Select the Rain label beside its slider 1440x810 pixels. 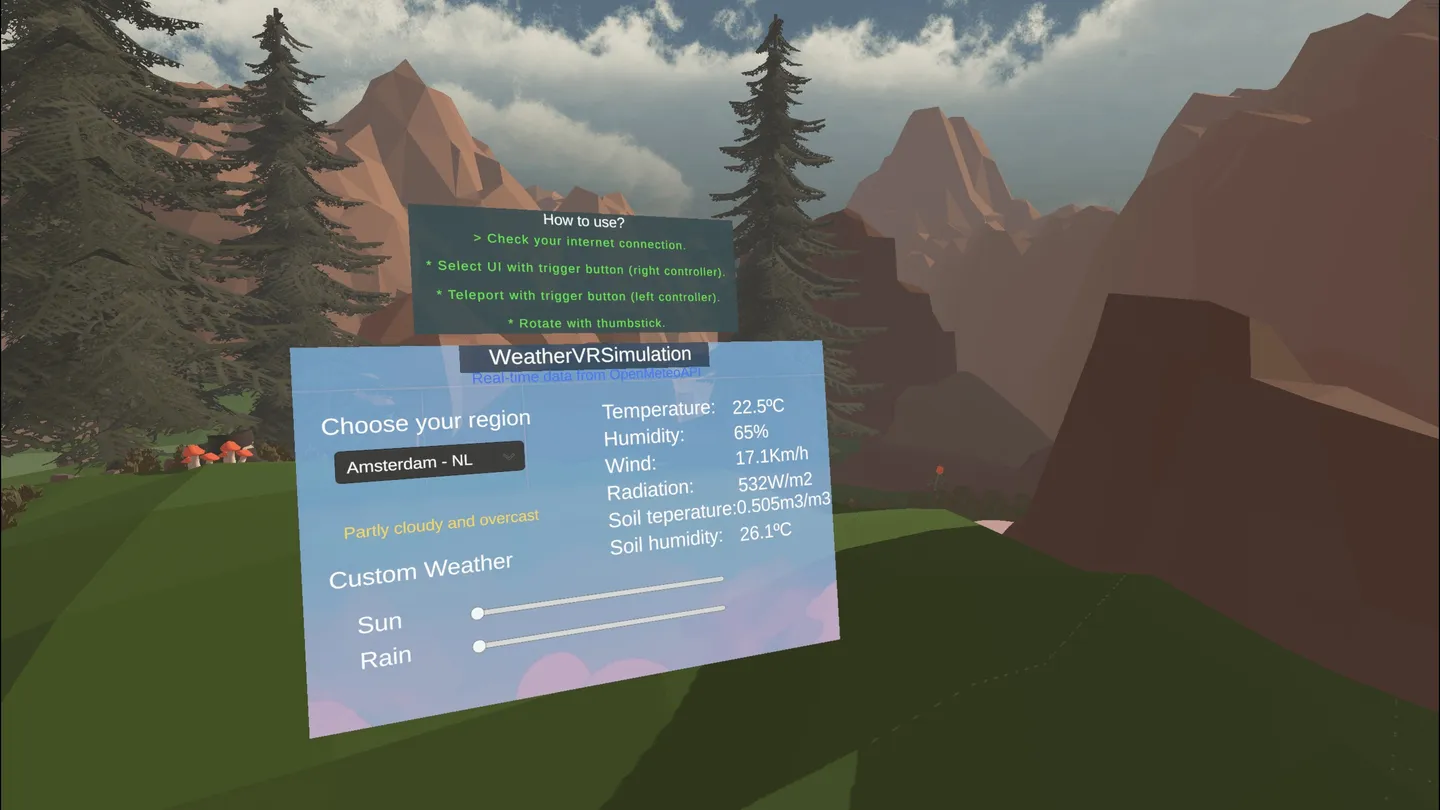click(x=387, y=656)
